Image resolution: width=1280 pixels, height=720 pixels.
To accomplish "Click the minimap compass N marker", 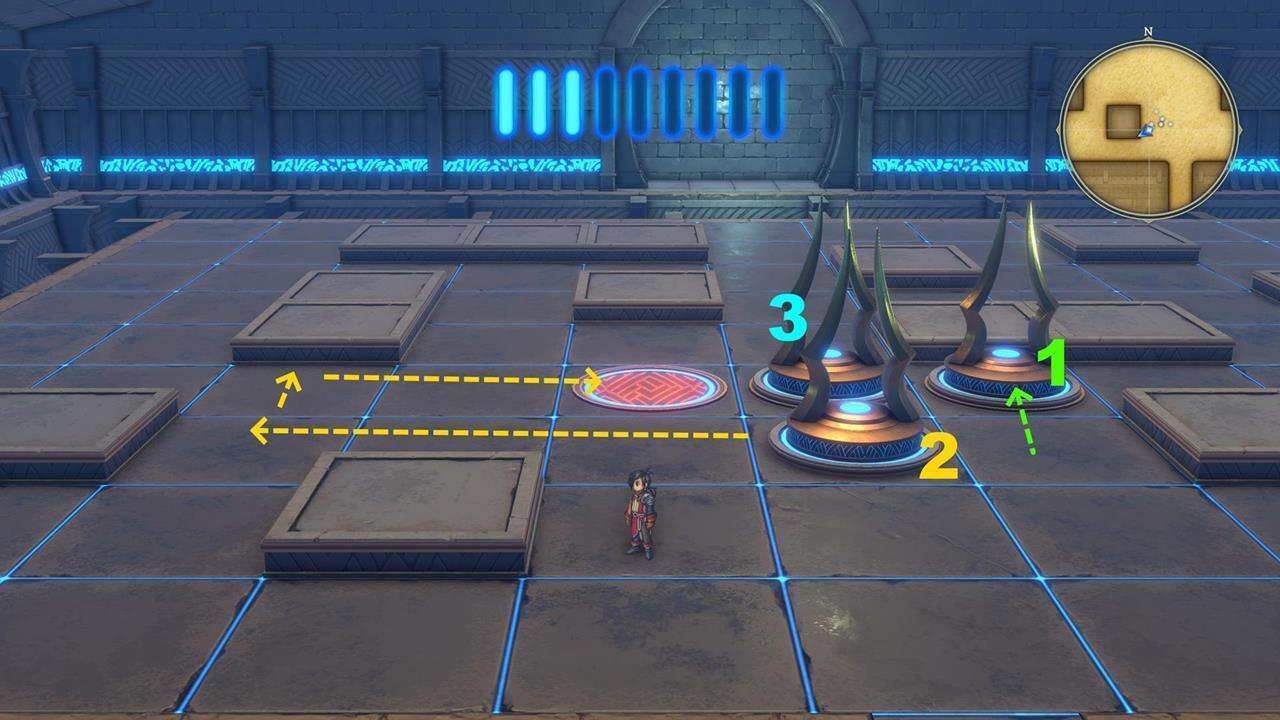I will [1148, 32].
